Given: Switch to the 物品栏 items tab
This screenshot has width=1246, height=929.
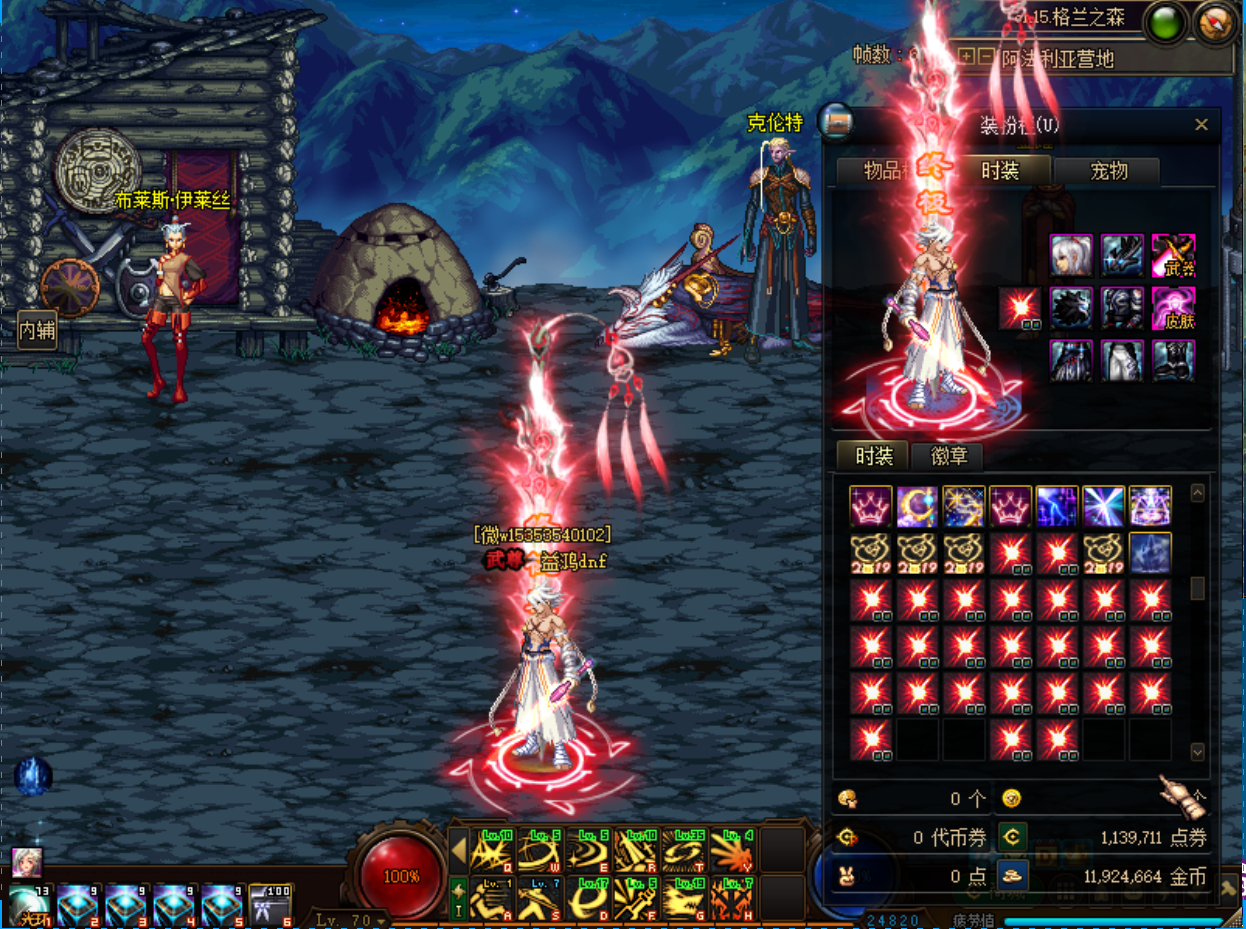Looking at the screenshot, I should pos(886,171).
